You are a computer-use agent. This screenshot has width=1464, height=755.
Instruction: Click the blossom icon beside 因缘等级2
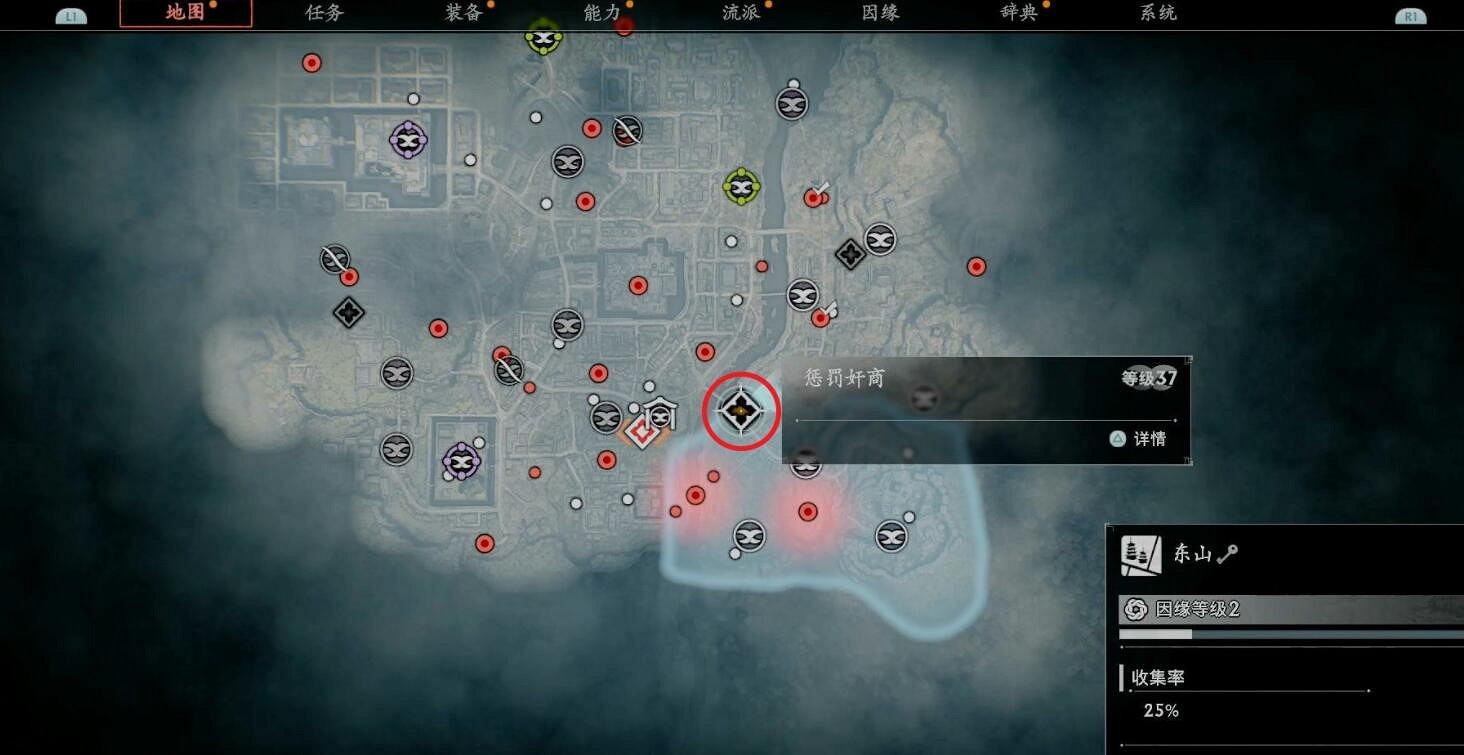pos(1135,608)
